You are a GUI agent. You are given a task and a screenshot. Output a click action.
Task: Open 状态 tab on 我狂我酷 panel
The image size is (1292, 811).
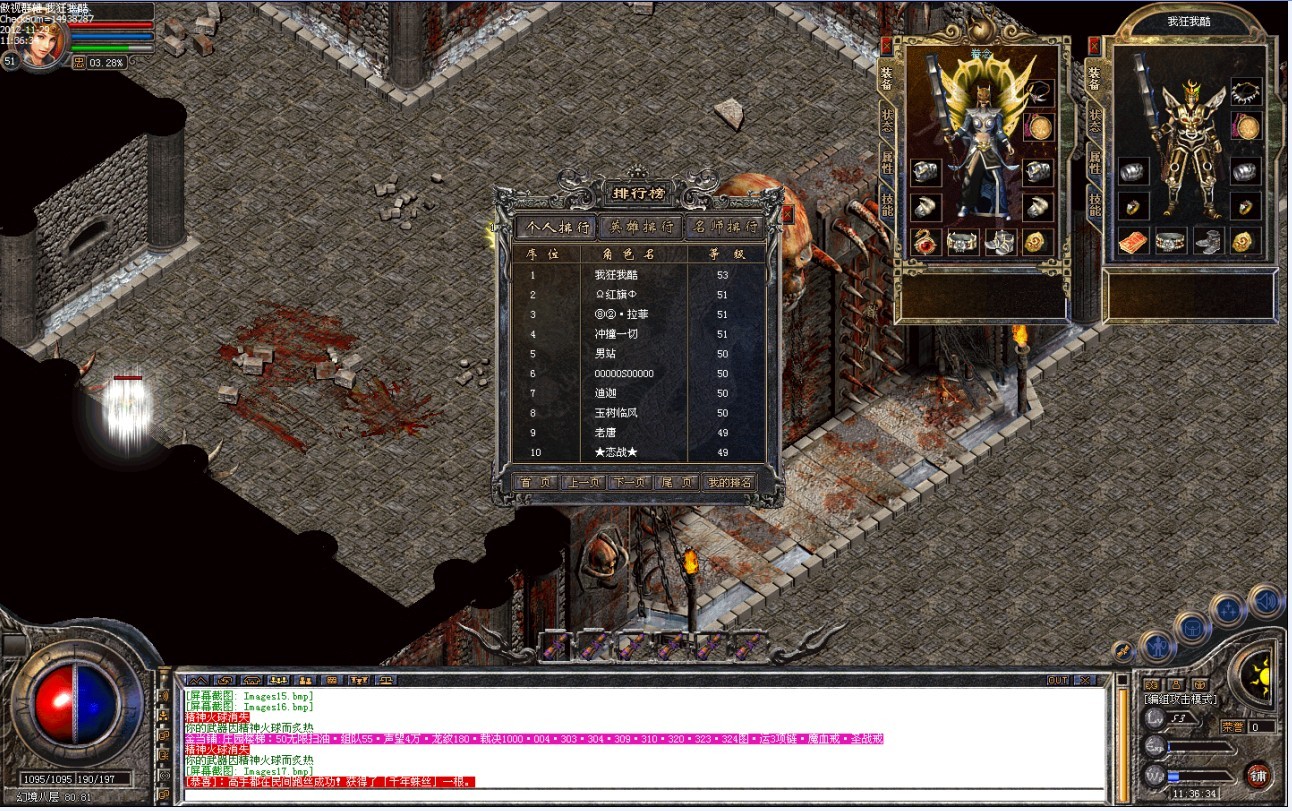1095,121
